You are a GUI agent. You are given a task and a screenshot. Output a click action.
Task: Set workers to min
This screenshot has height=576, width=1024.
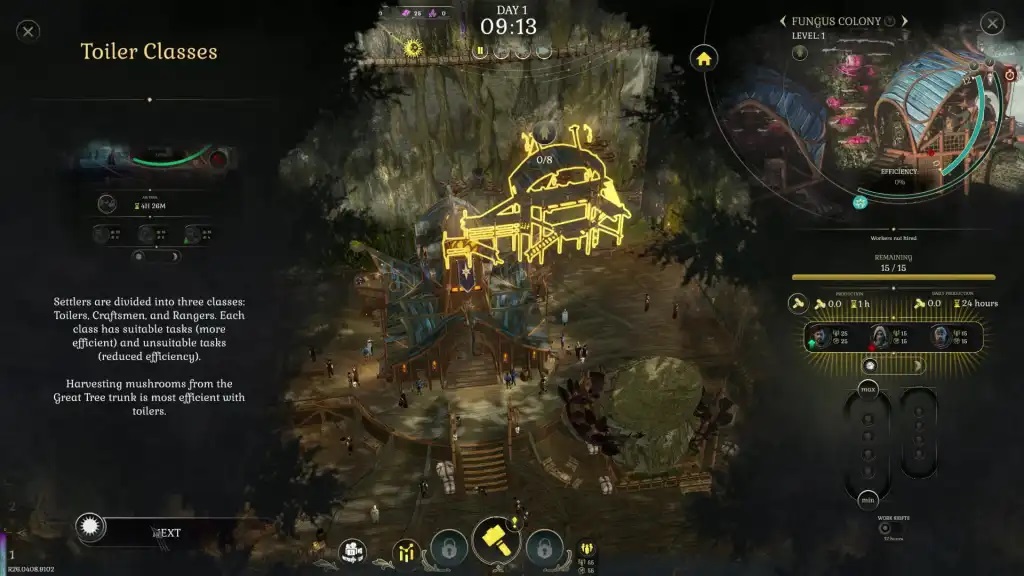pos(867,499)
